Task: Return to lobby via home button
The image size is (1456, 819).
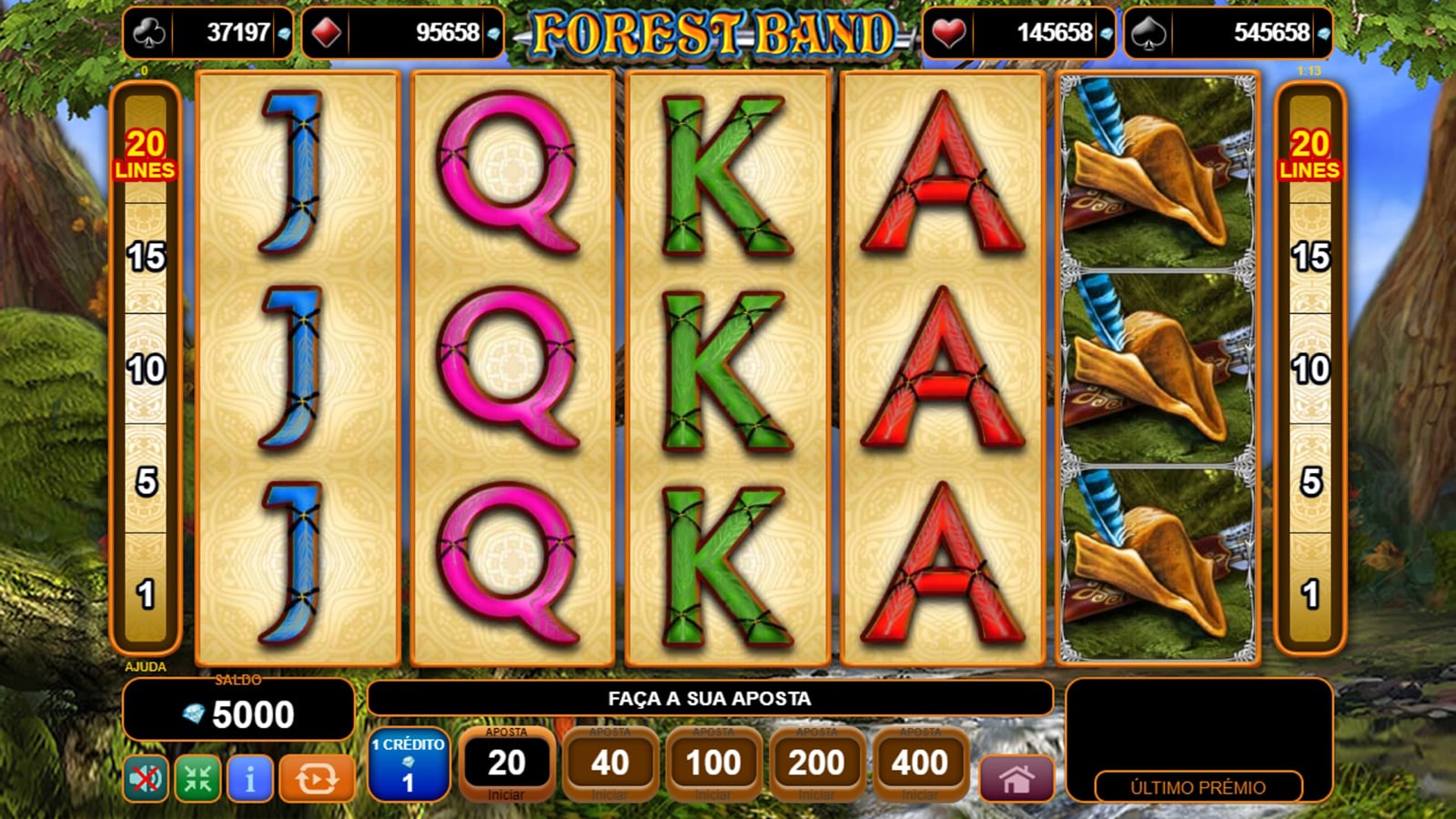Action: 1016,779
